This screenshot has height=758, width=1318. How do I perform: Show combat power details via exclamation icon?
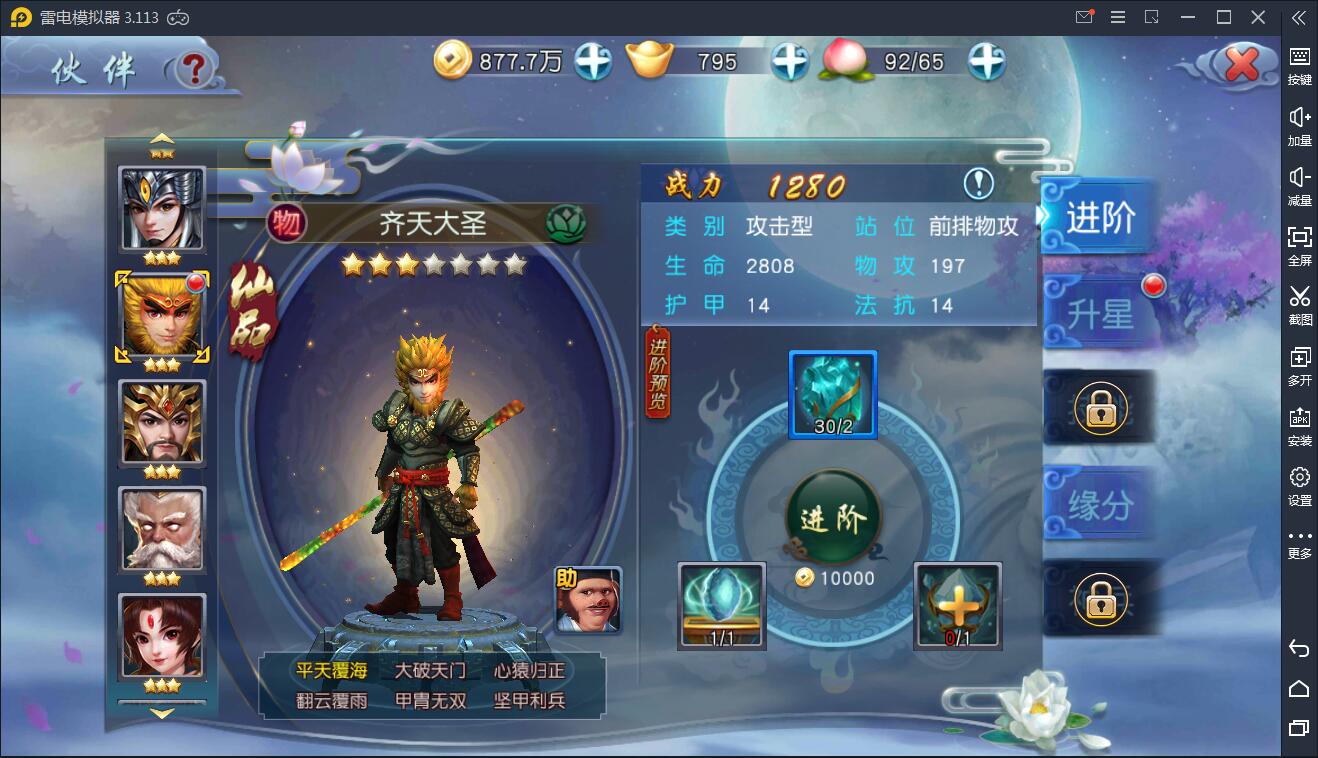pos(978,184)
